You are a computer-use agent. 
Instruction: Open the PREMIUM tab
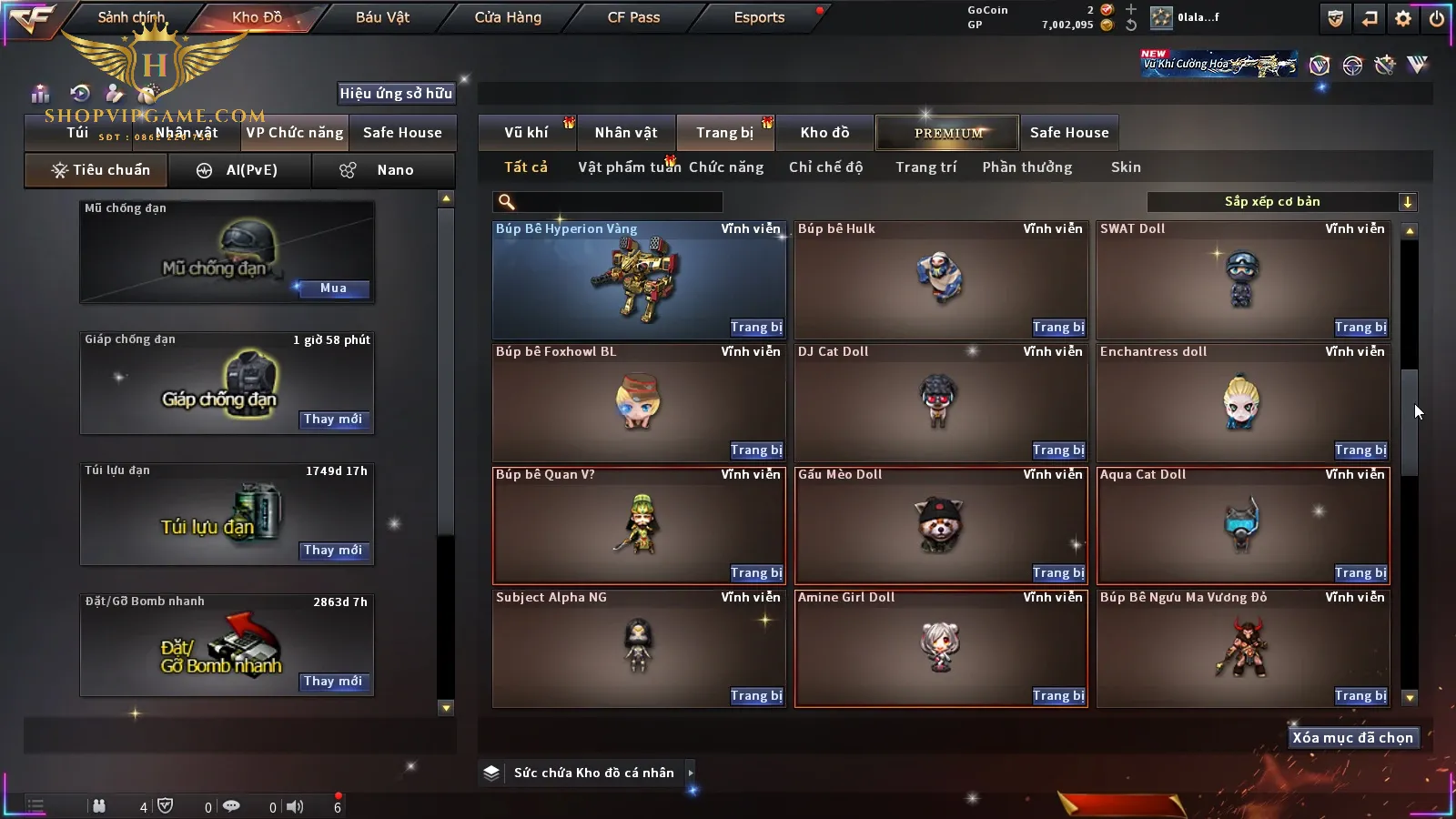(948, 133)
